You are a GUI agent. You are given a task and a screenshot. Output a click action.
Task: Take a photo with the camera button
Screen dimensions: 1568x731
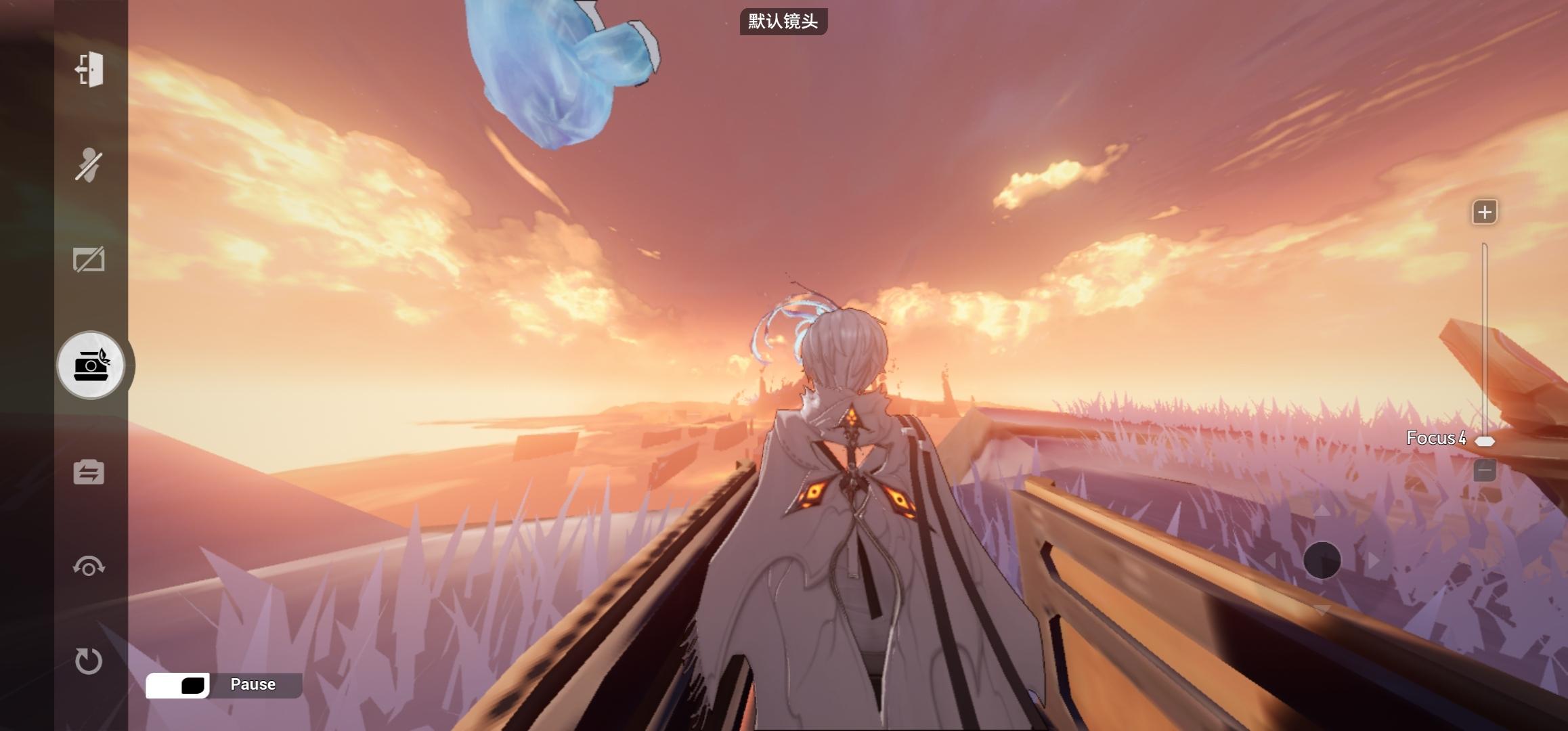[91, 365]
